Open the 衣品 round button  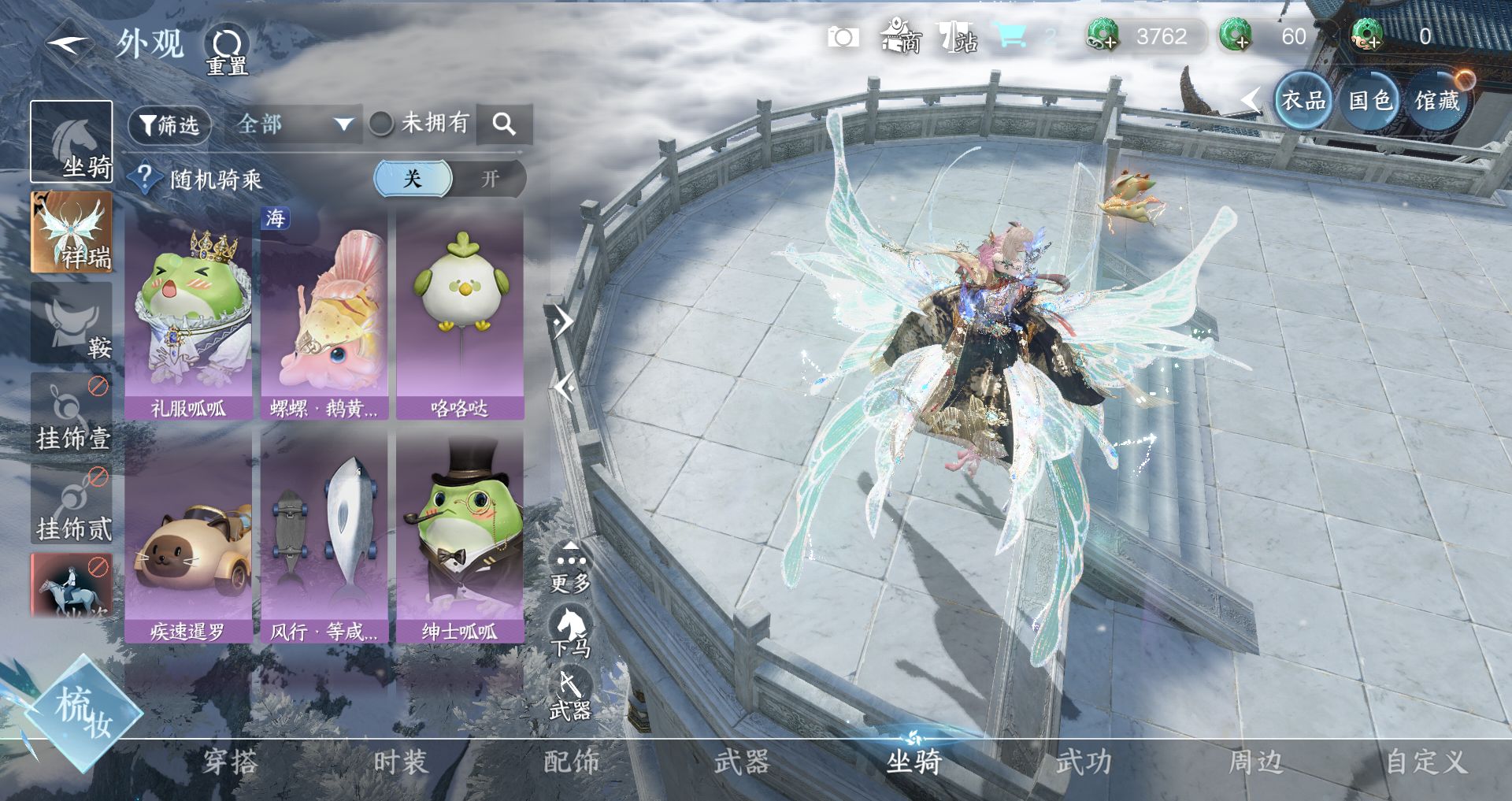[1303, 101]
